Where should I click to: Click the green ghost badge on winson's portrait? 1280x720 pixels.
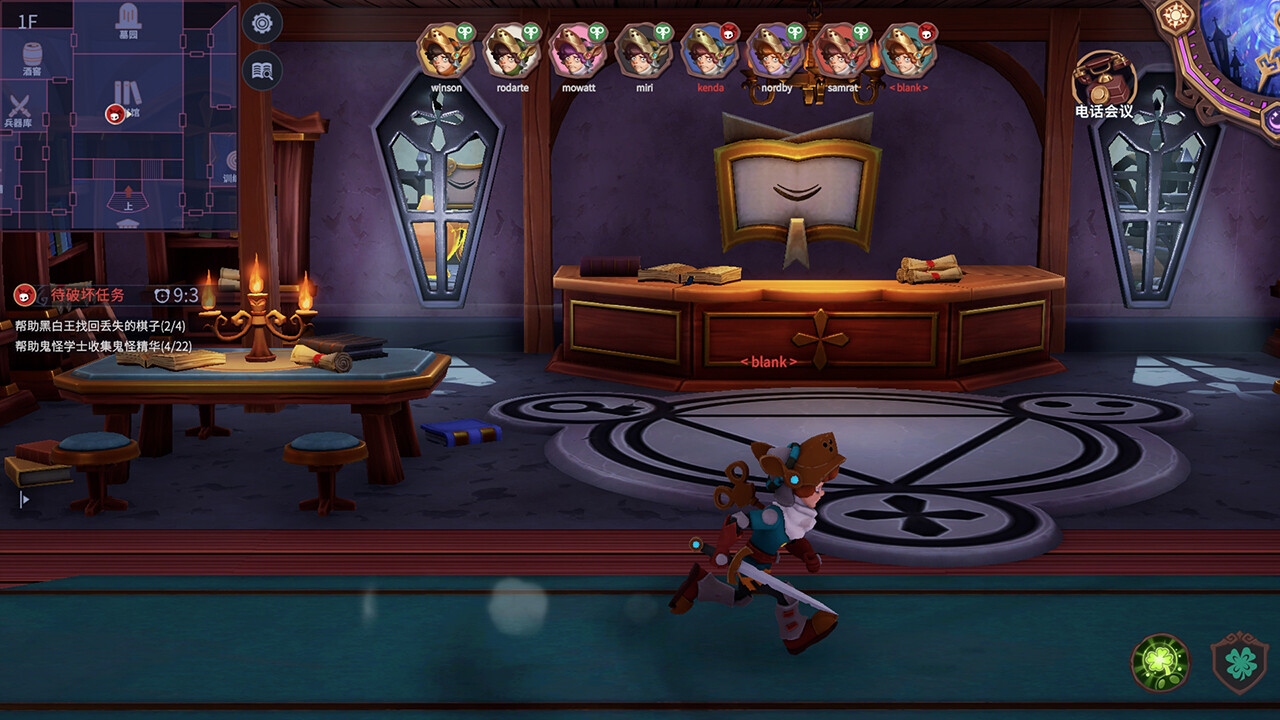(463, 33)
